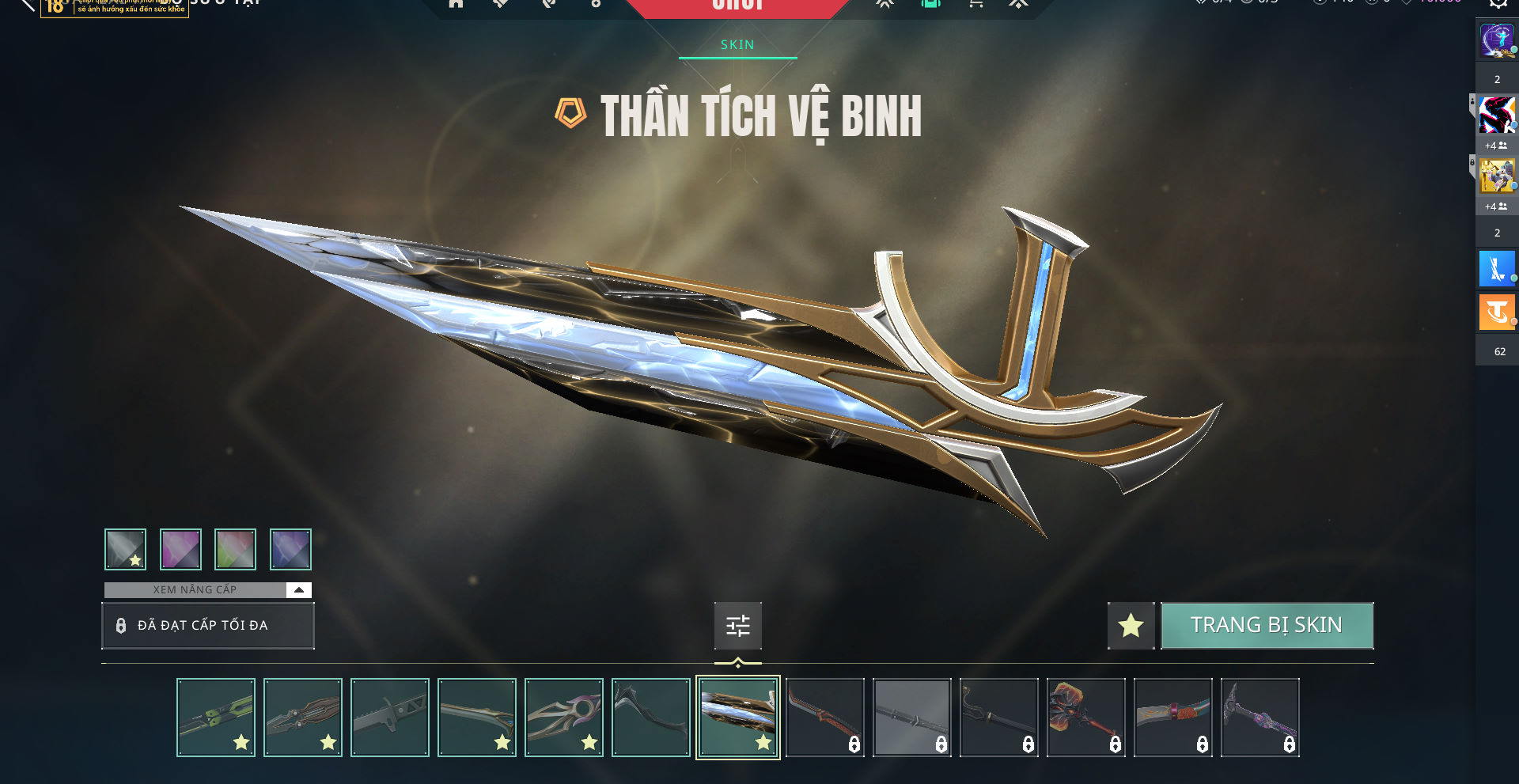Select the locked orange and teal blade thumbnail
The width and height of the screenshot is (1519, 784).
point(1173,718)
